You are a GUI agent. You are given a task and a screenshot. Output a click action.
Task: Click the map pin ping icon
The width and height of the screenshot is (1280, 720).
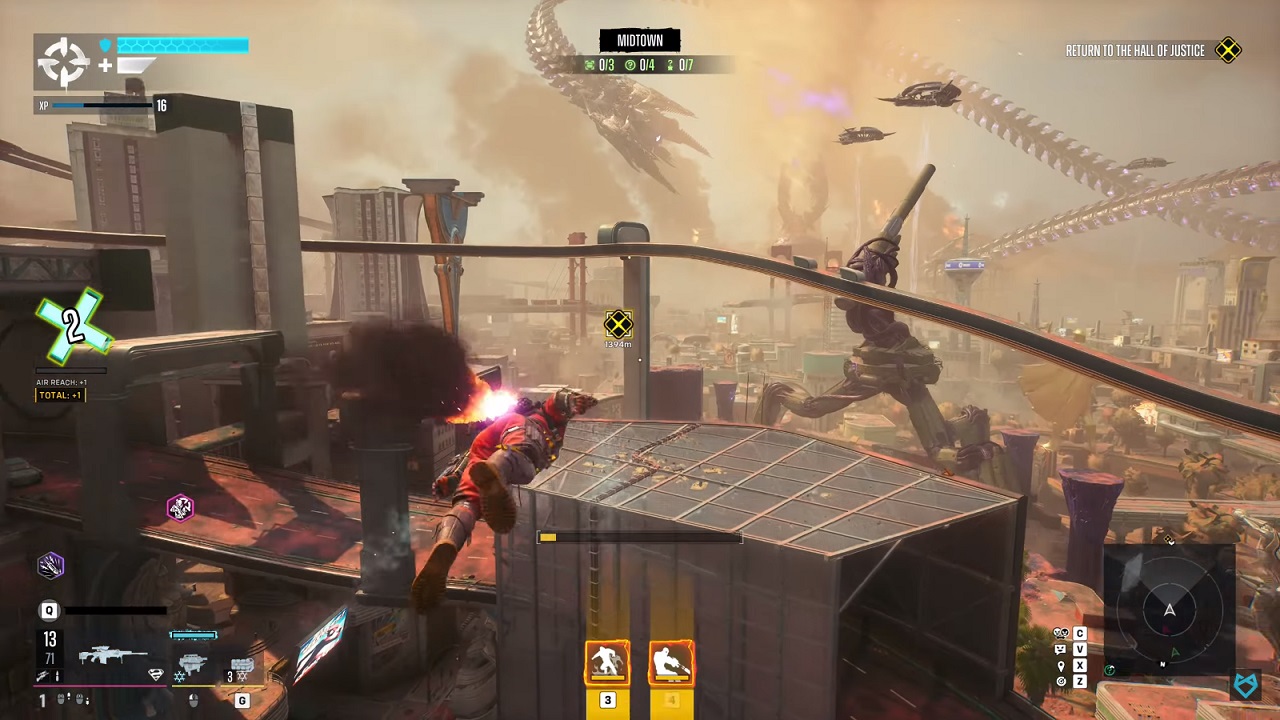click(x=1061, y=666)
